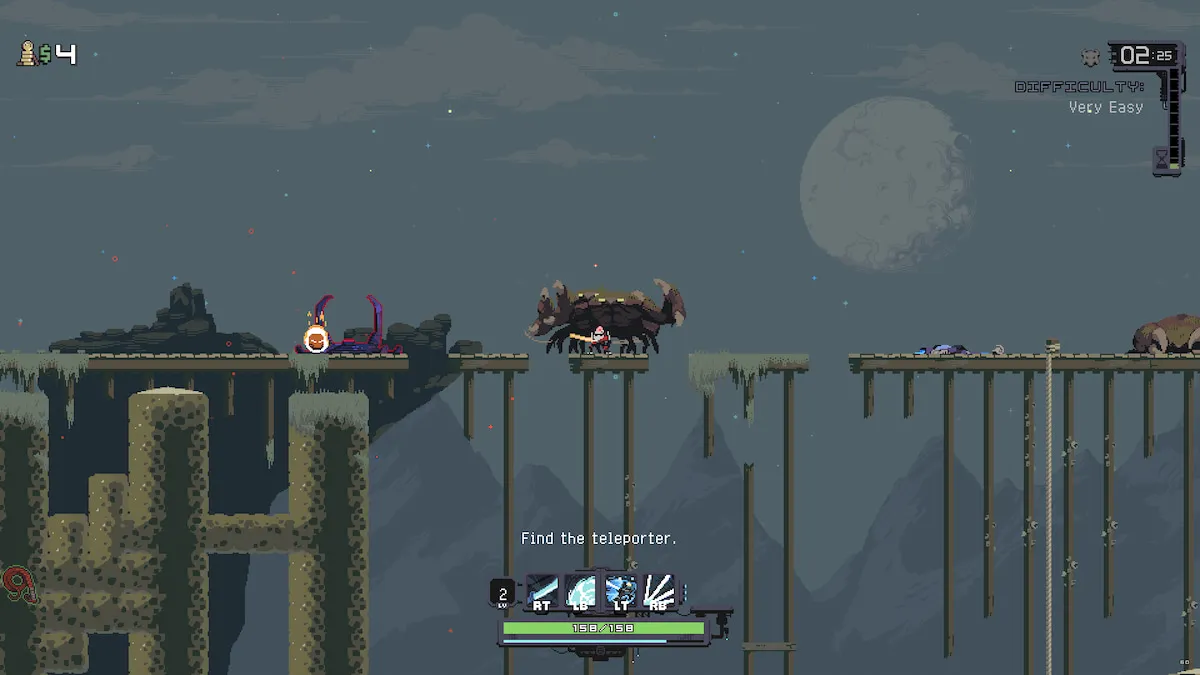Screen dimensions: 1200x675
Task: Use the cyan shield dome skill
Action: (581, 590)
